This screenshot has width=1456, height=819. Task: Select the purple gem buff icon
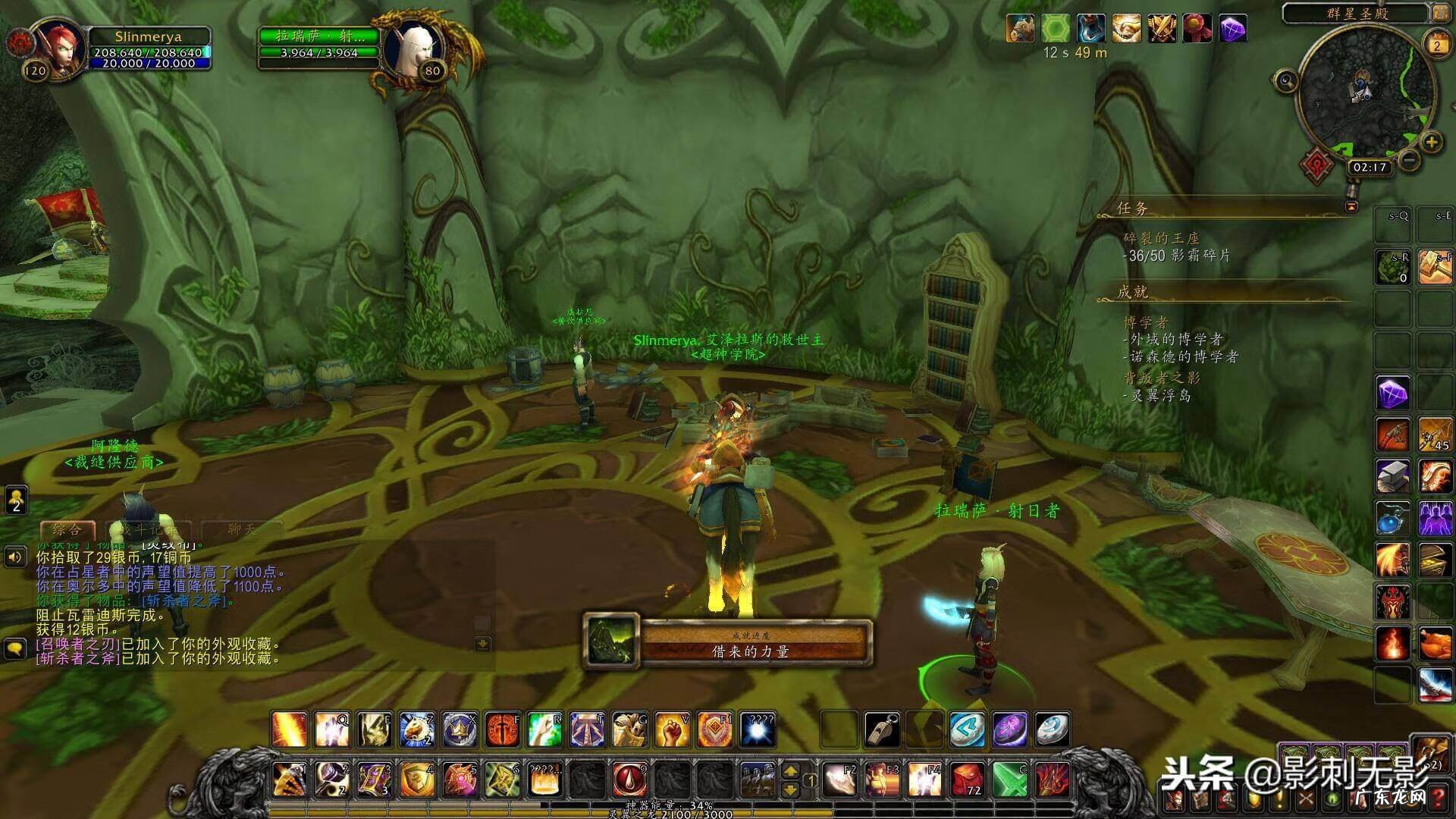point(1234,30)
